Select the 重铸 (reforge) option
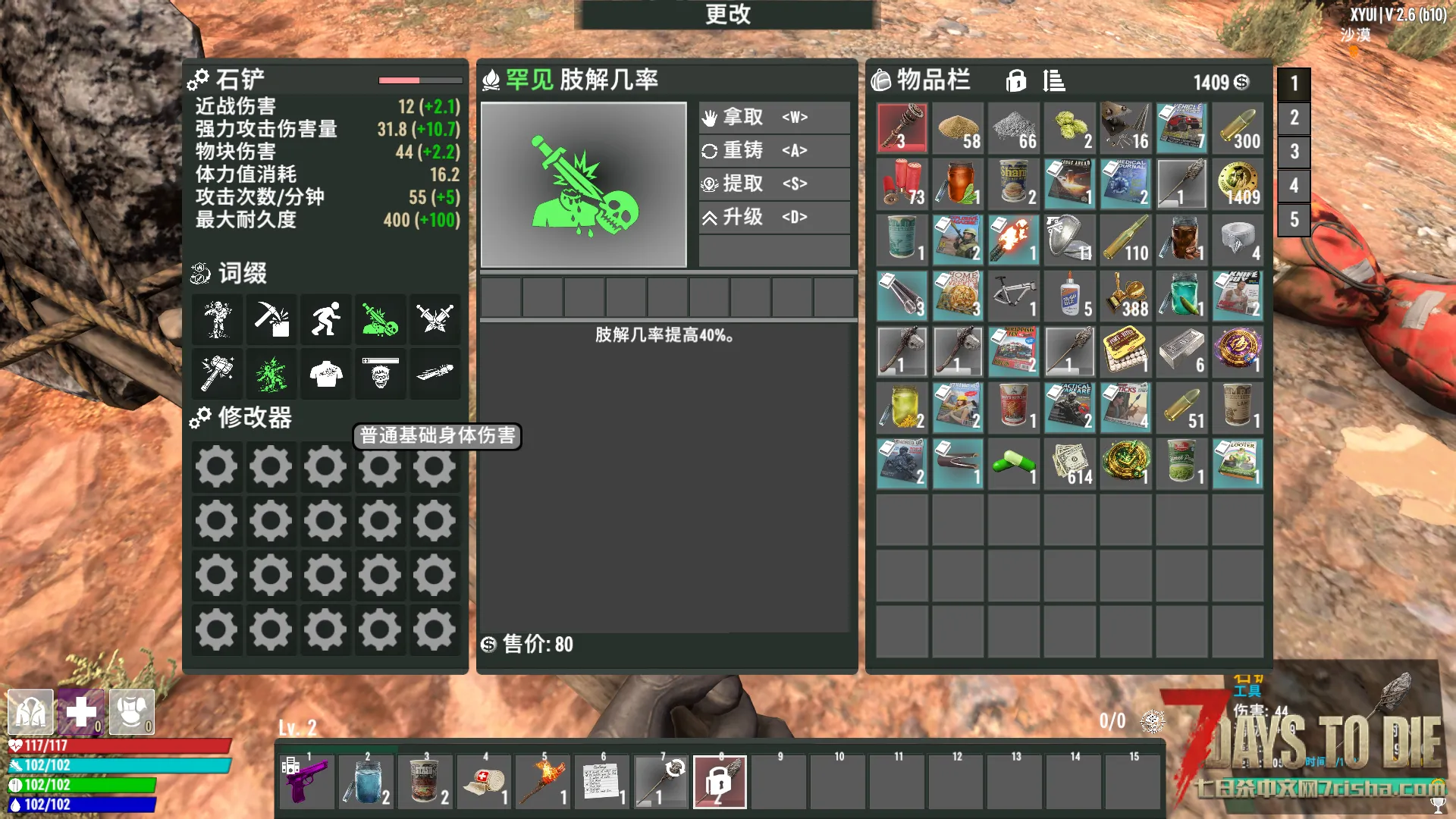This screenshot has height=819, width=1456. click(773, 151)
